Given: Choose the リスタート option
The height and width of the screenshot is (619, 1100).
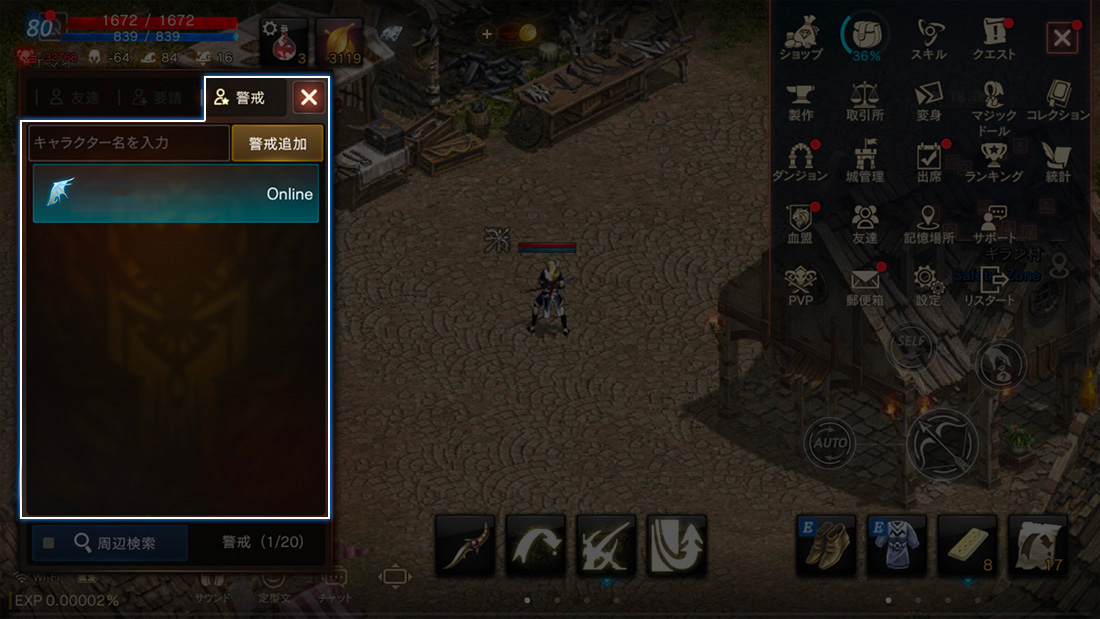Looking at the screenshot, I should pyautogui.click(x=993, y=284).
